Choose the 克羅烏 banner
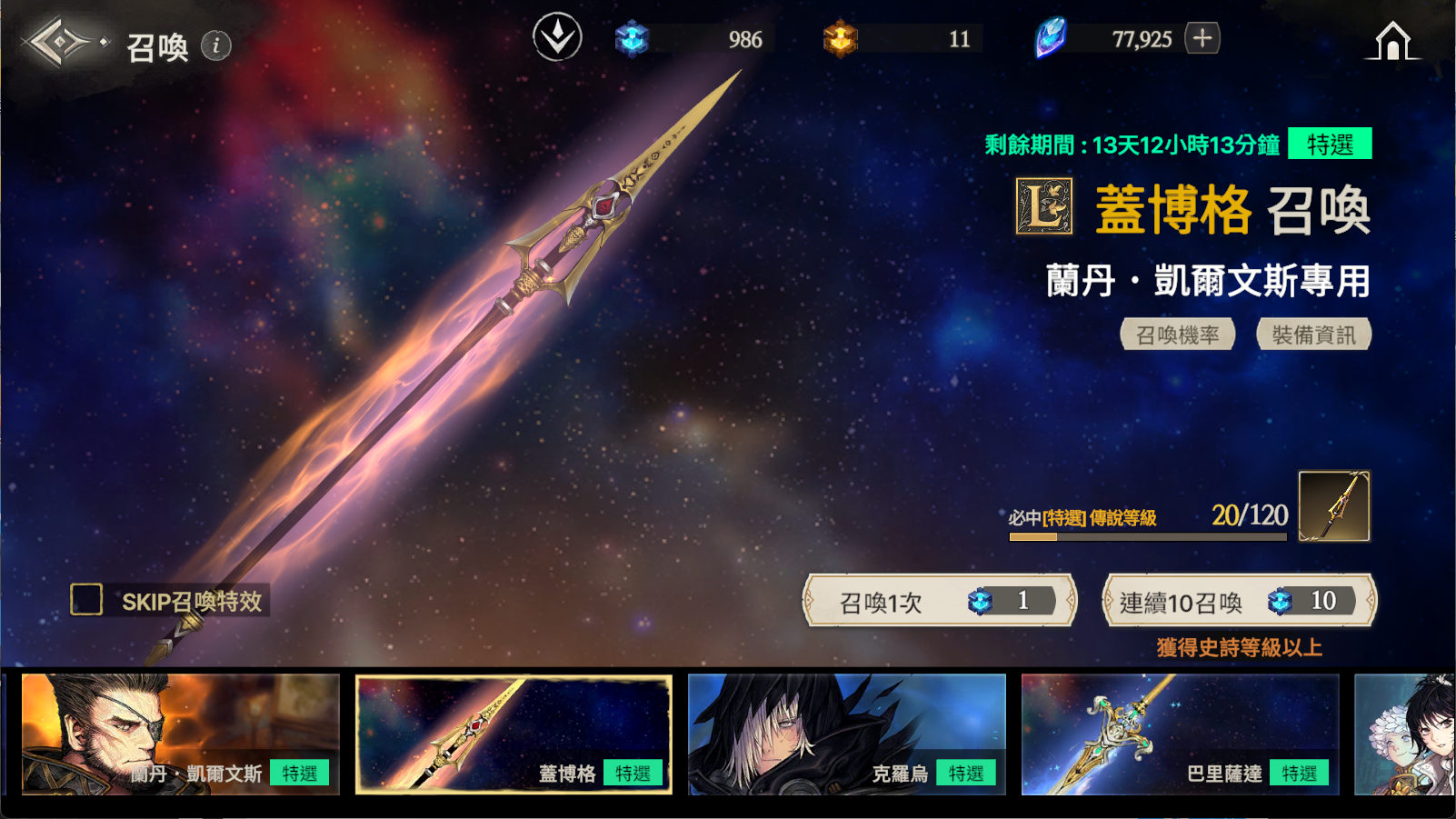The width and height of the screenshot is (1456, 819). (847, 734)
